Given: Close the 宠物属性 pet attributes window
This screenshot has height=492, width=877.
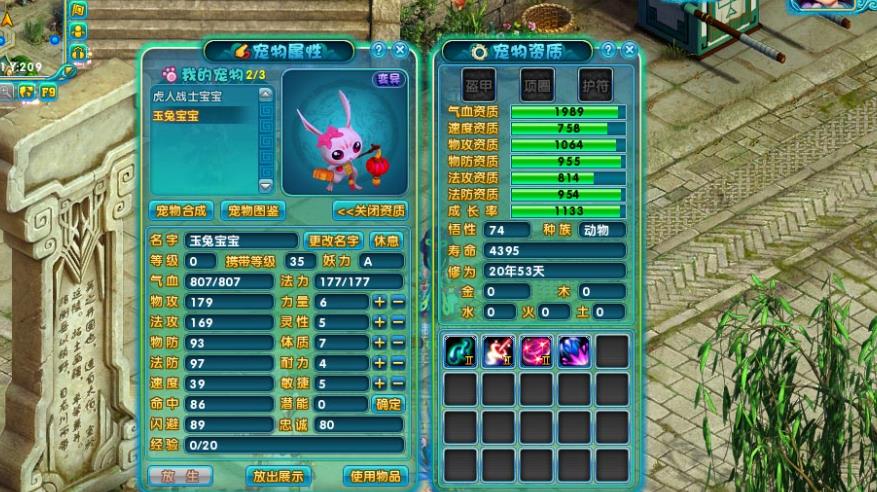Looking at the screenshot, I should [400, 49].
